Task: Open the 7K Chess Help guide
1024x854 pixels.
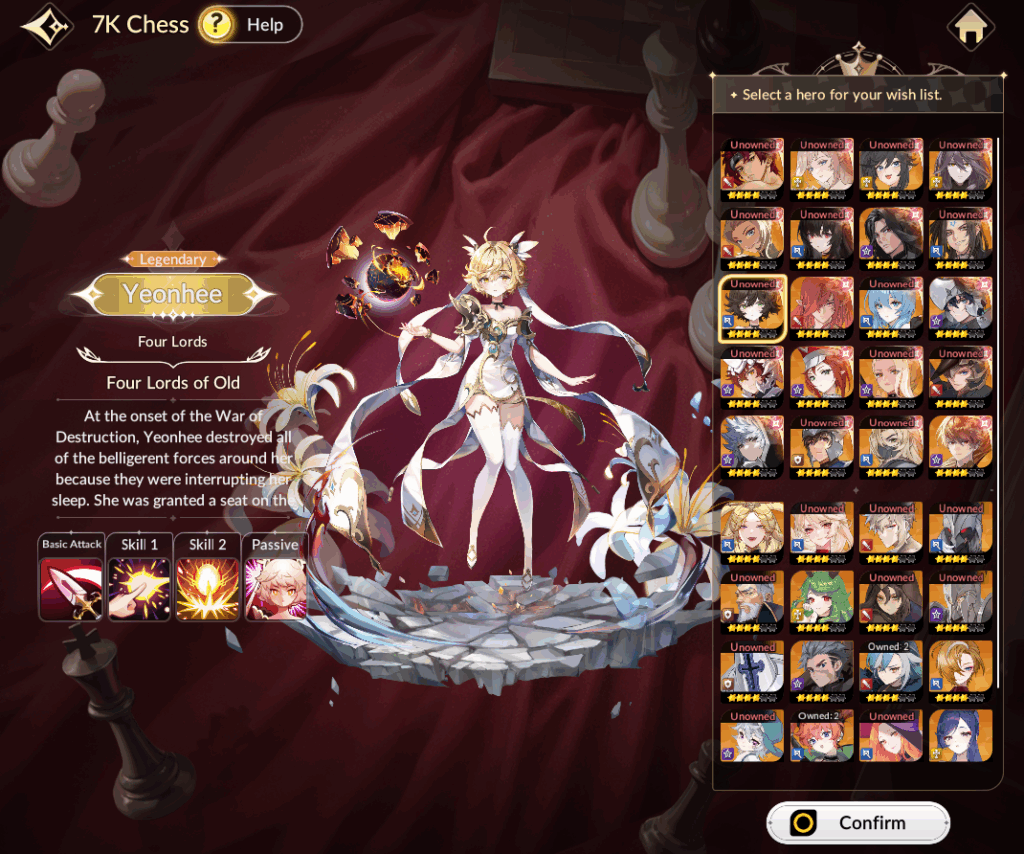Action: [250, 25]
